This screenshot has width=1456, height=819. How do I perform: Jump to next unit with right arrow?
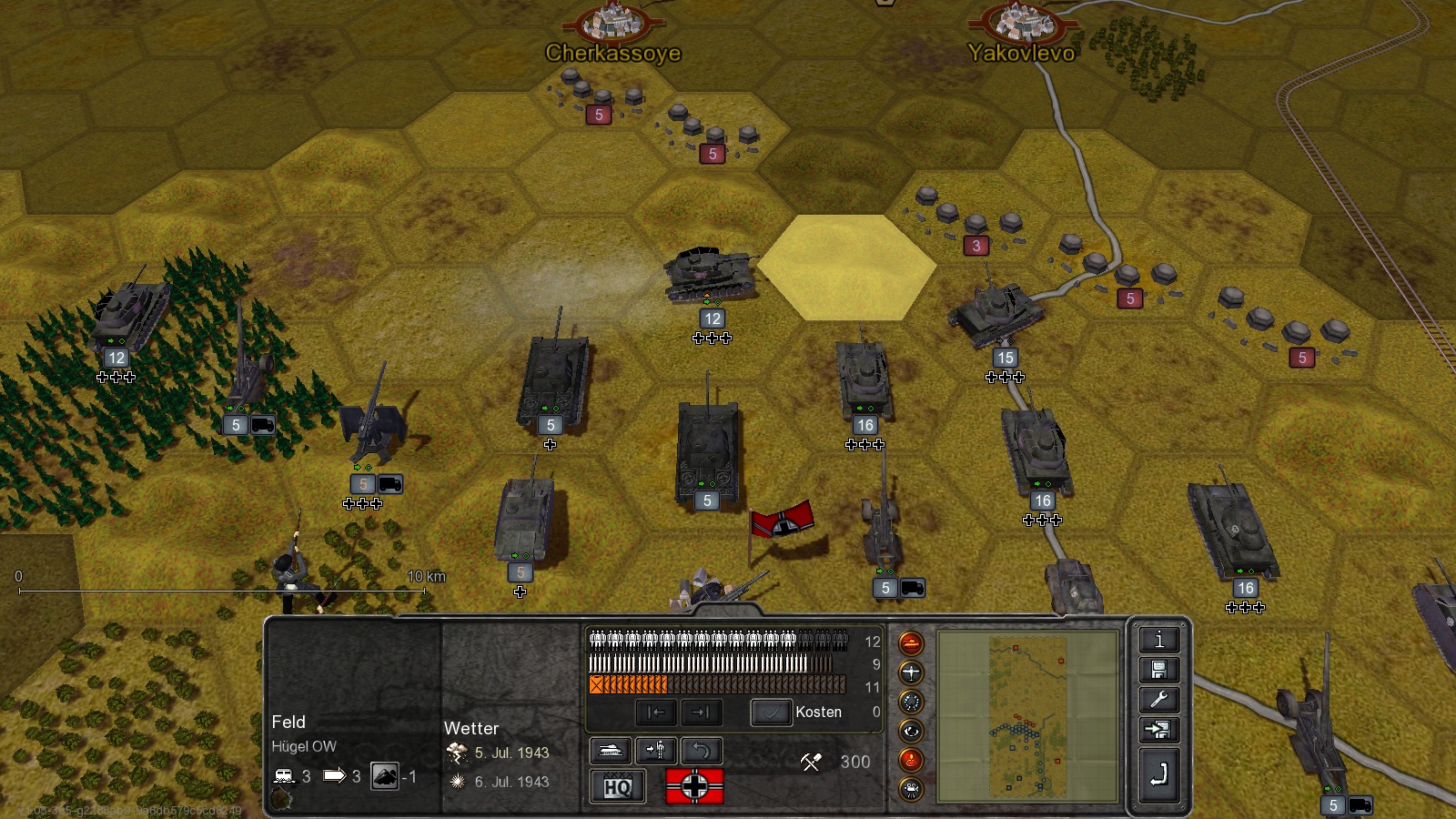pyautogui.click(x=700, y=712)
